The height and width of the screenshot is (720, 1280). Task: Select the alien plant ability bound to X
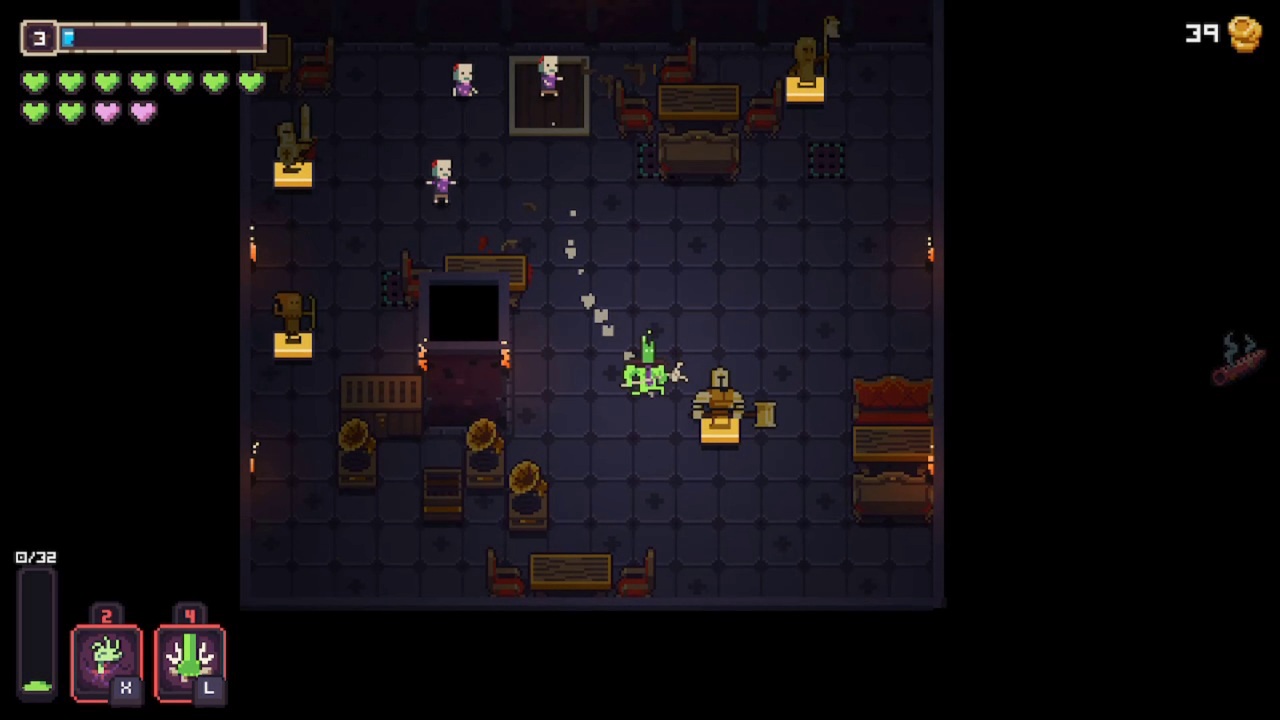click(106, 655)
